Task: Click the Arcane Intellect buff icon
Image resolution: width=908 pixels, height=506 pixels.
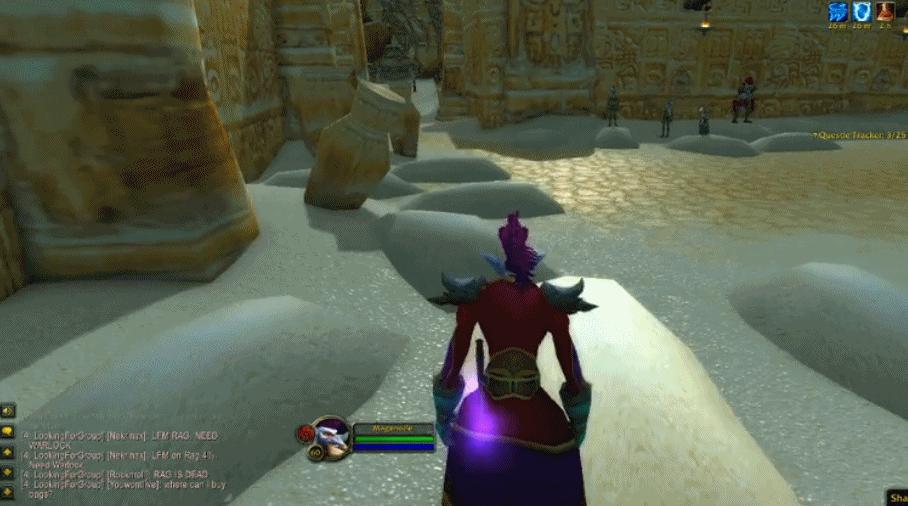Action: coord(837,11)
